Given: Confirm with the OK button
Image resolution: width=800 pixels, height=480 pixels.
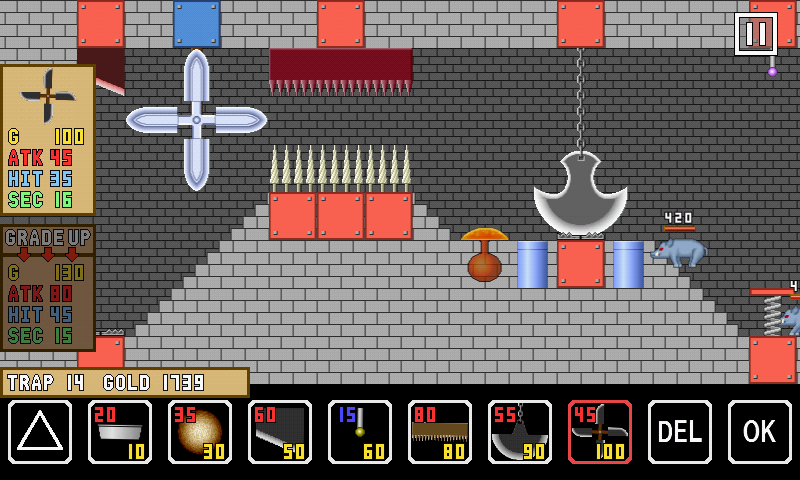Looking at the screenshot, I should click(x=760, y=432).
